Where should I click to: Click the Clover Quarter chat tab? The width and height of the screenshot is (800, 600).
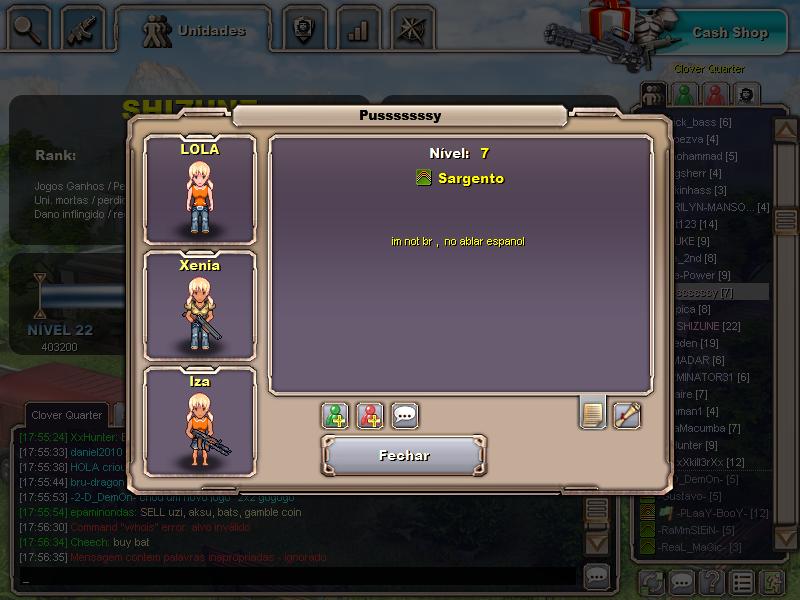(x=66, y=415)
